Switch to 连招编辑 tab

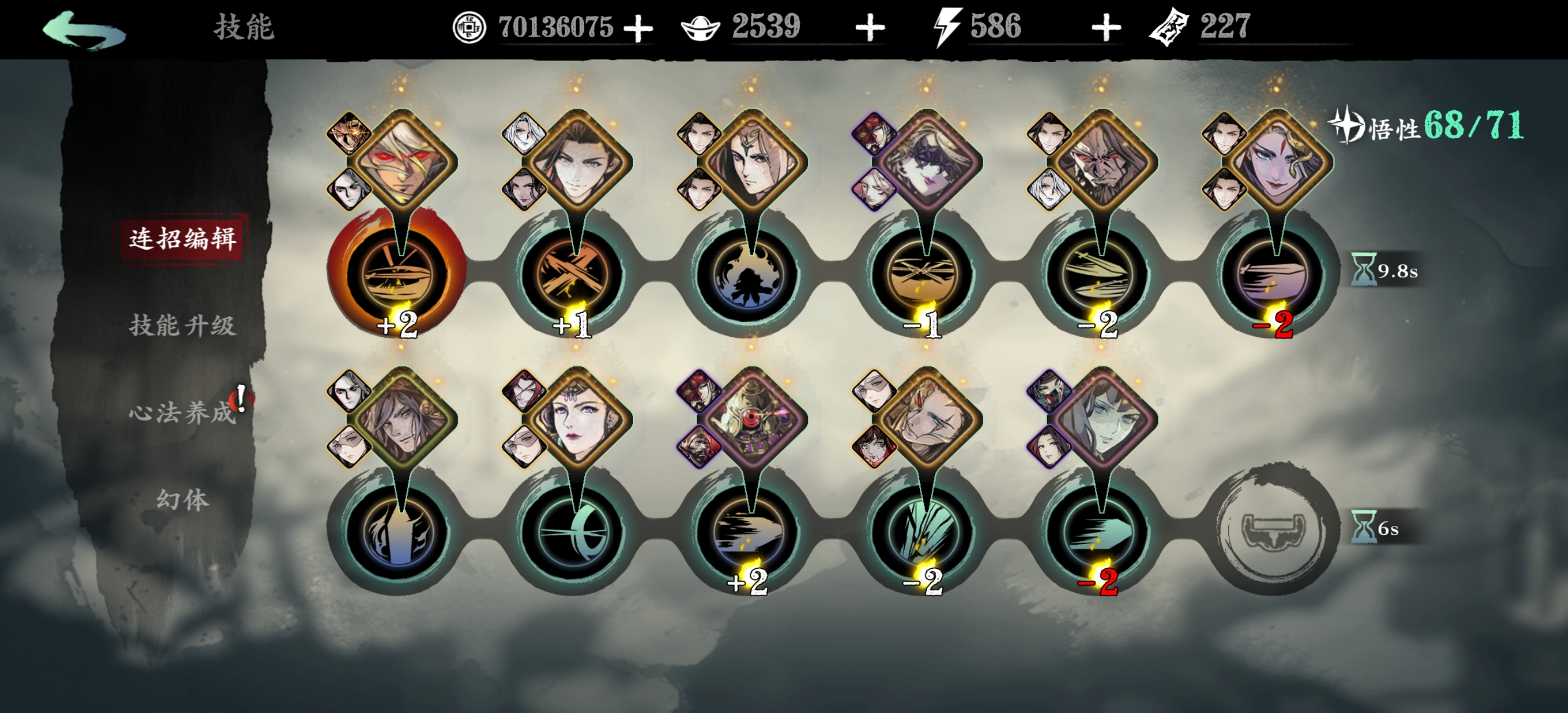[x=181, y=238]
